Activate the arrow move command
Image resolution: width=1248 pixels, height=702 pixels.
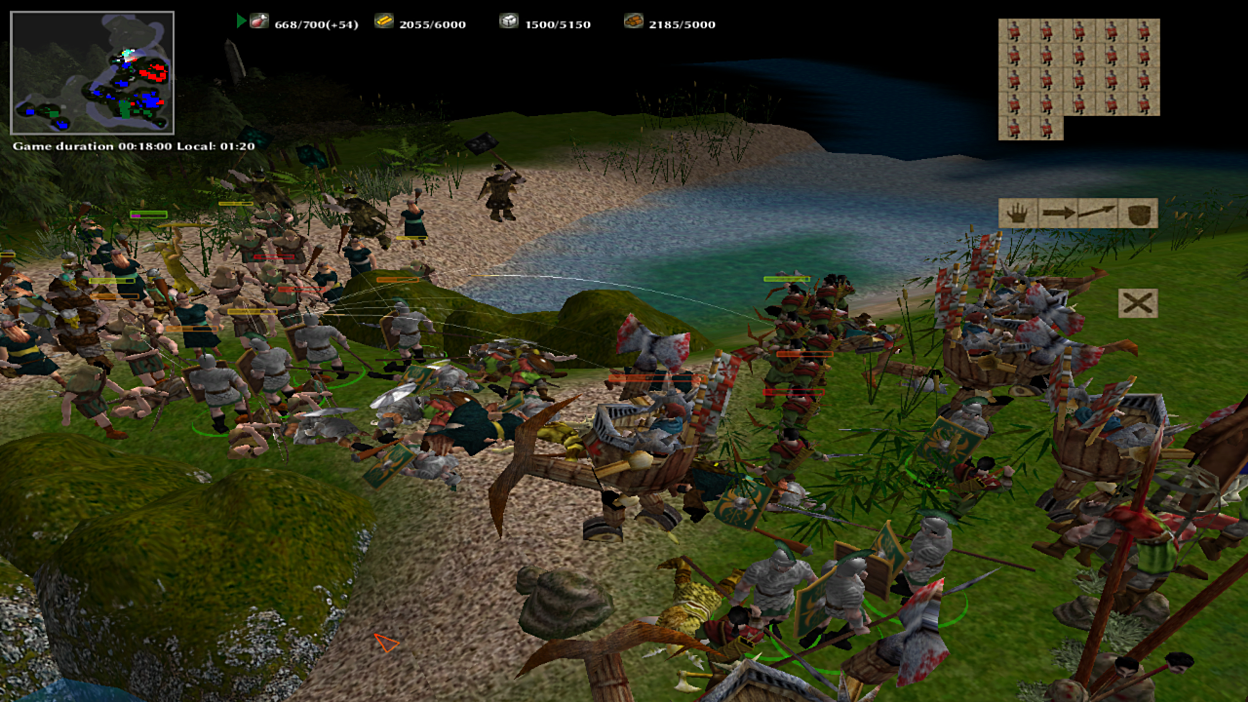click(x=1057, y=213)
